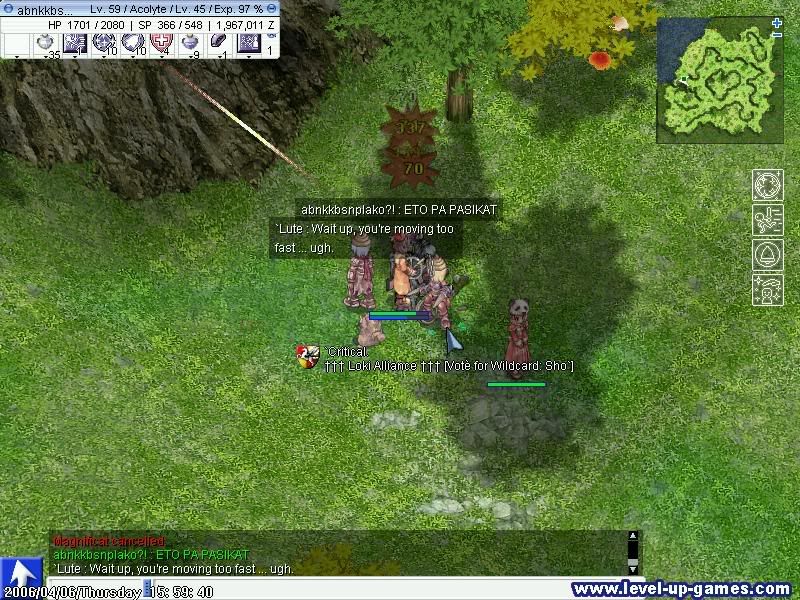This screenshot has height=600, width=800.
Task: Select the running figure status icon
Action: pyautogui.click(x=767, y=220)
